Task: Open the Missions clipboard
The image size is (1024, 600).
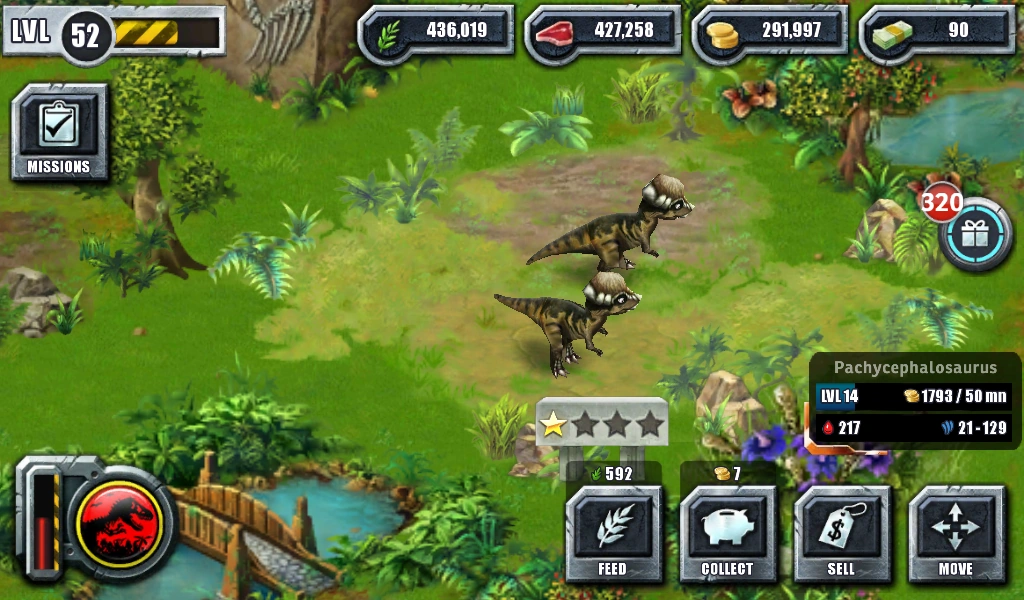Action: click(x=59, y=133)
